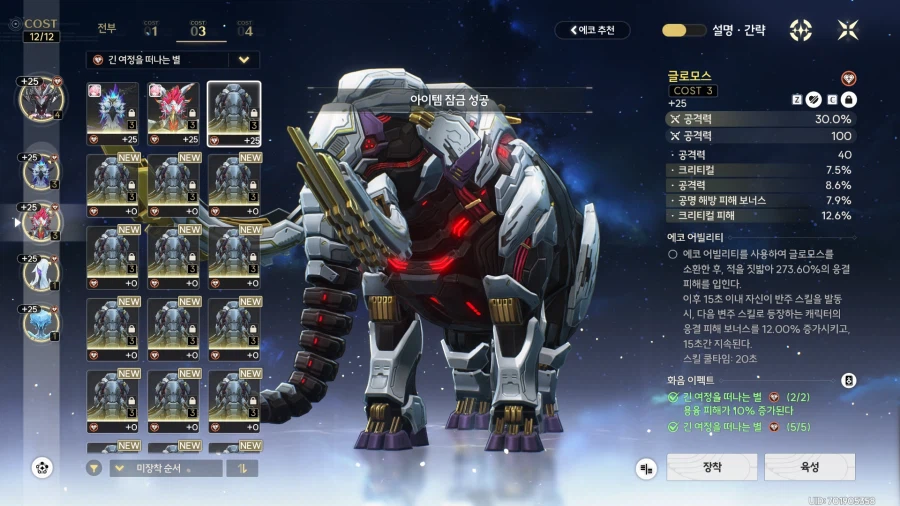Select the COST 4 filter tab
This screenshot has width=900, height=506.
[244, 29]
